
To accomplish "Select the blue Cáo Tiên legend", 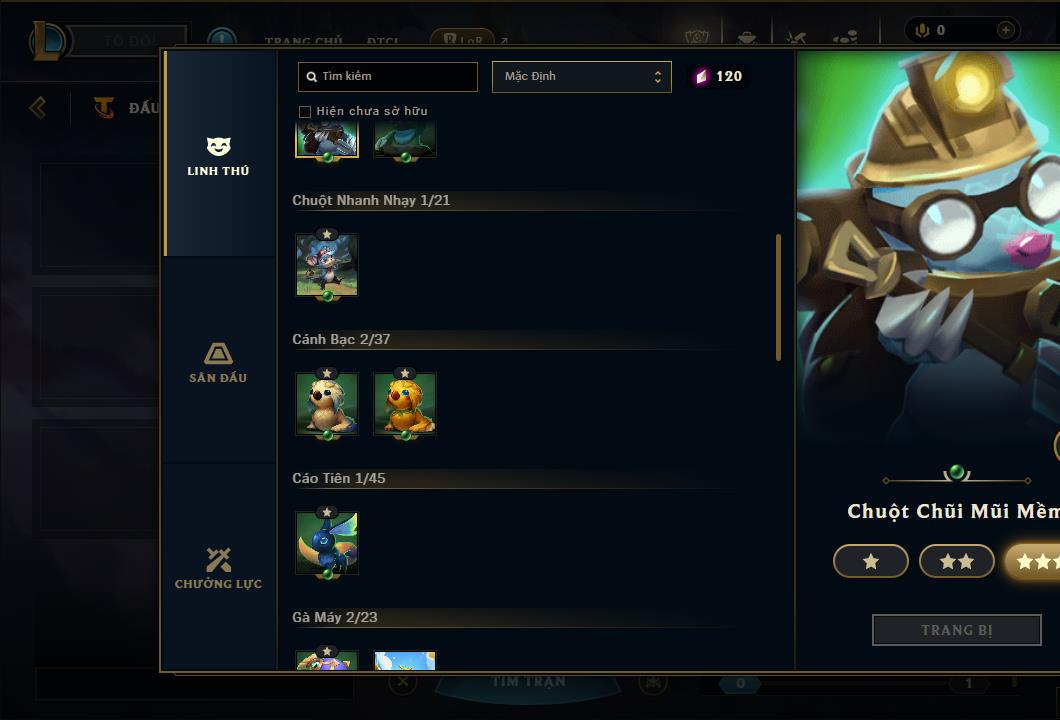I will [x=327, y=543].
